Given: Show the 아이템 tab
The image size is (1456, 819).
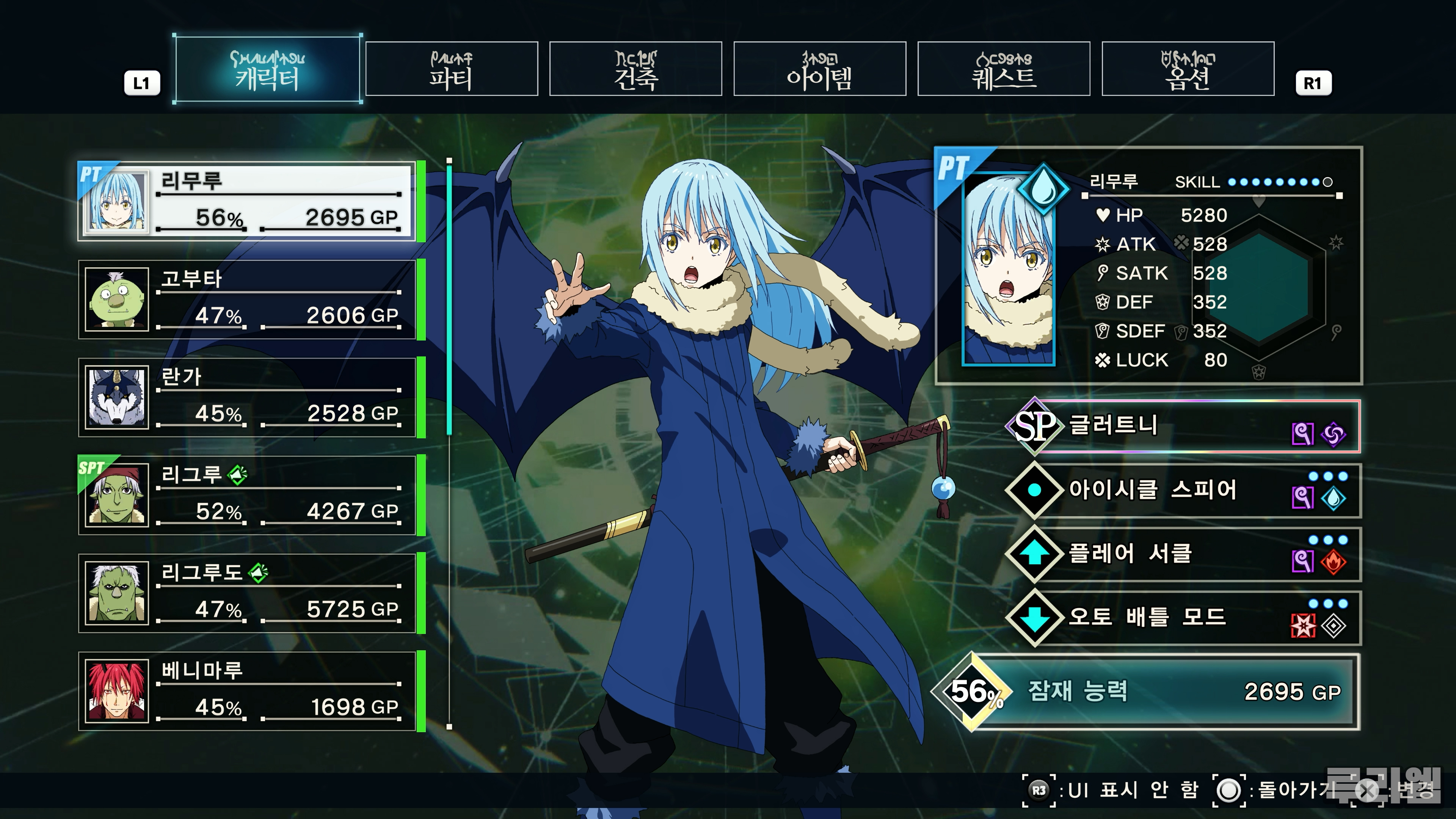Looking at the screenshot, I should [819, 69].
